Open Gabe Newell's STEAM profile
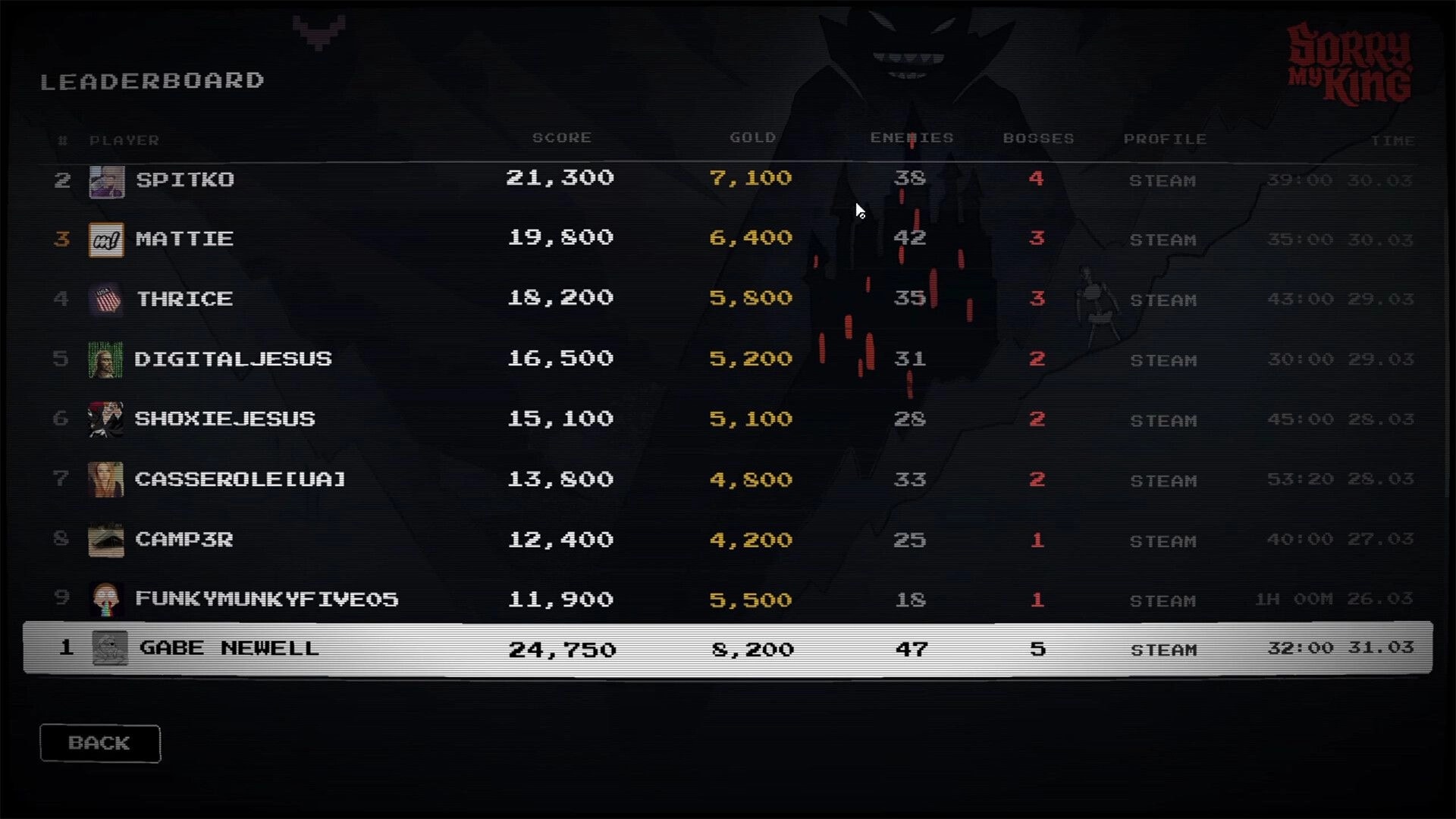 point(1164,649)
